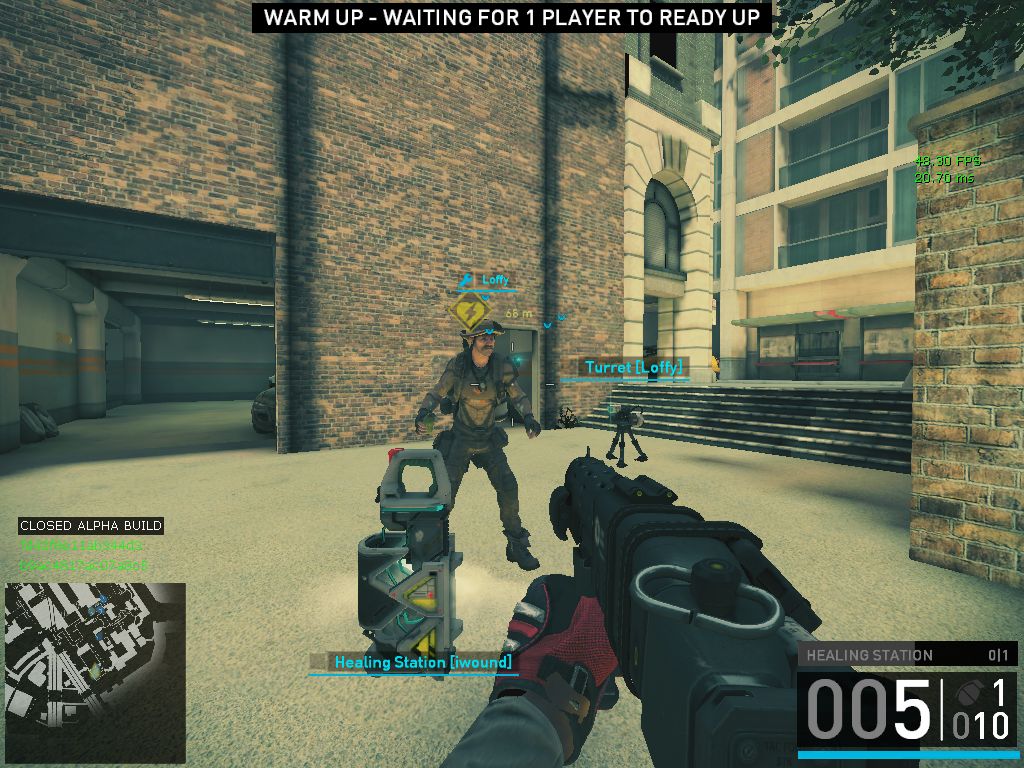Screen dimensions: 1024x768
Task: Click the Healing Station [iwound] marker label
Action: tap(422, 662)
